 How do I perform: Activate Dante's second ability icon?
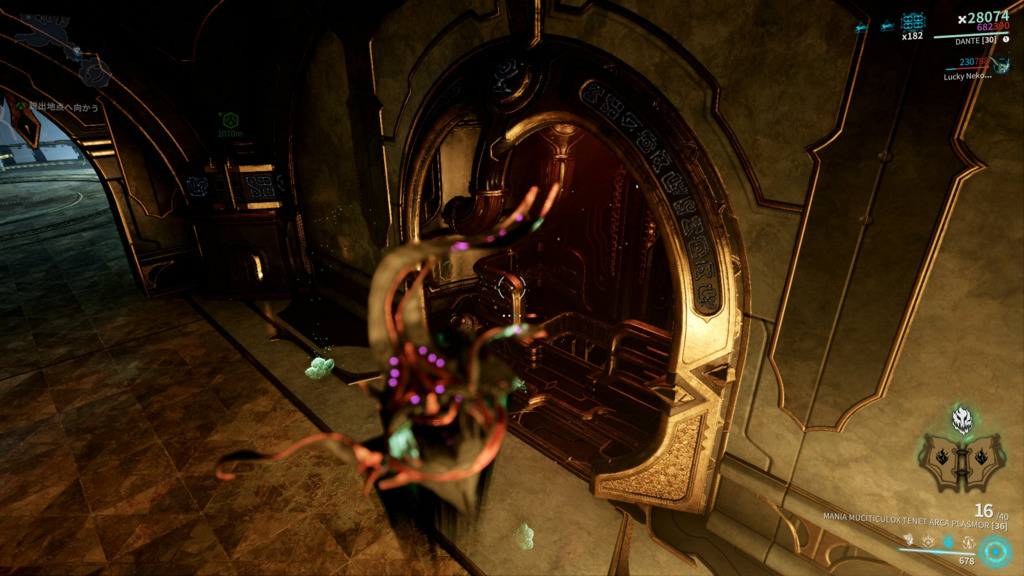click(x=928, y=541)
